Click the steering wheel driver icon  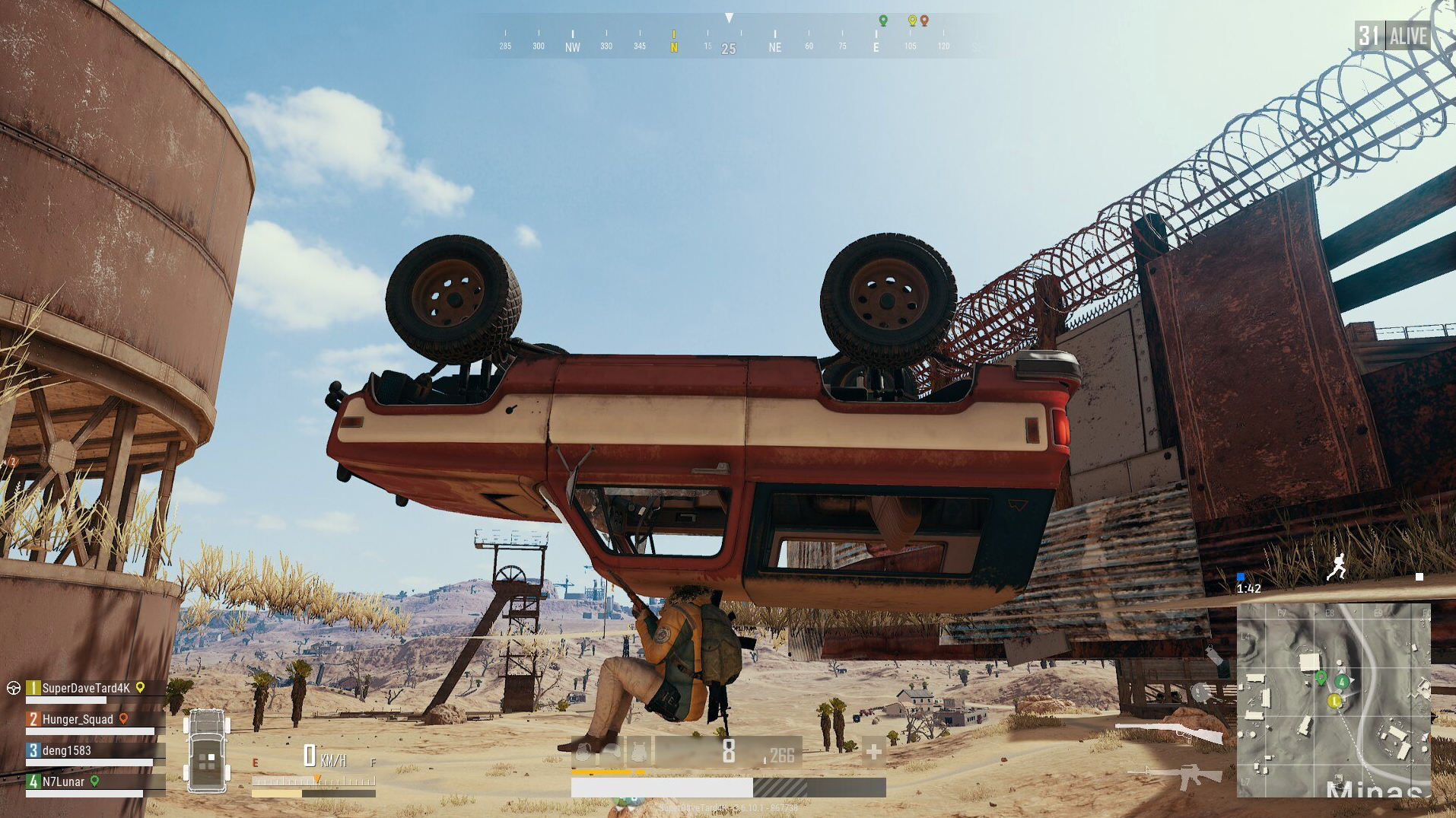point(13,688)
